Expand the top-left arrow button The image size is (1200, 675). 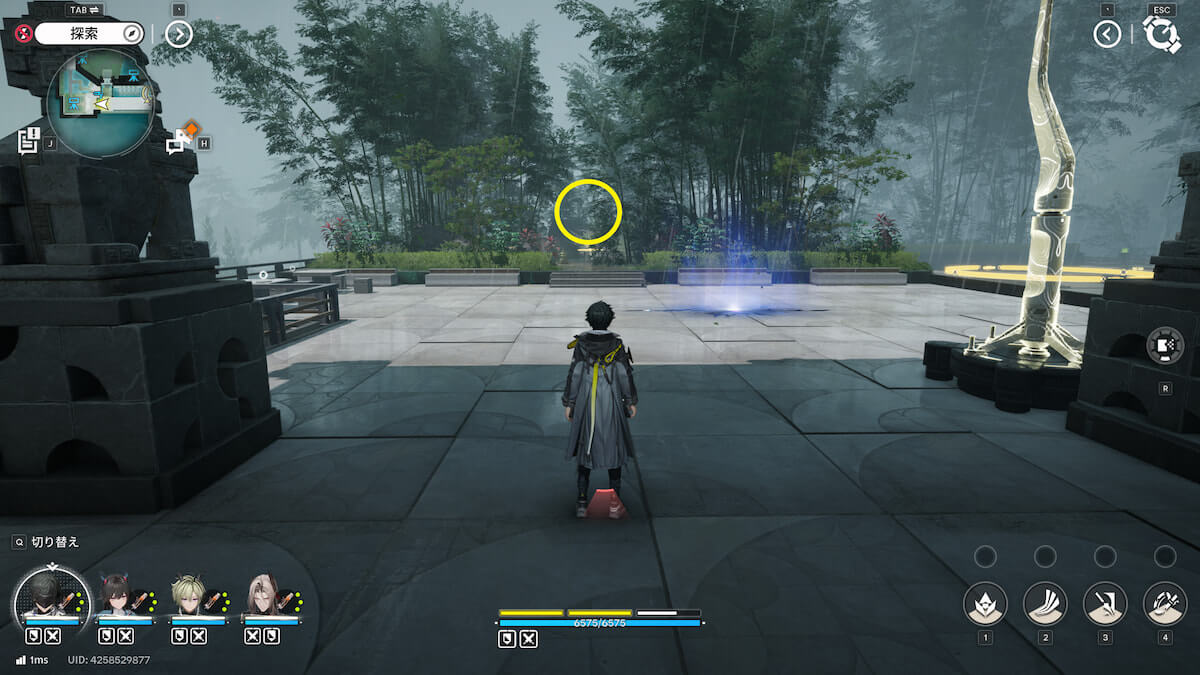click(x=178, y=34)
